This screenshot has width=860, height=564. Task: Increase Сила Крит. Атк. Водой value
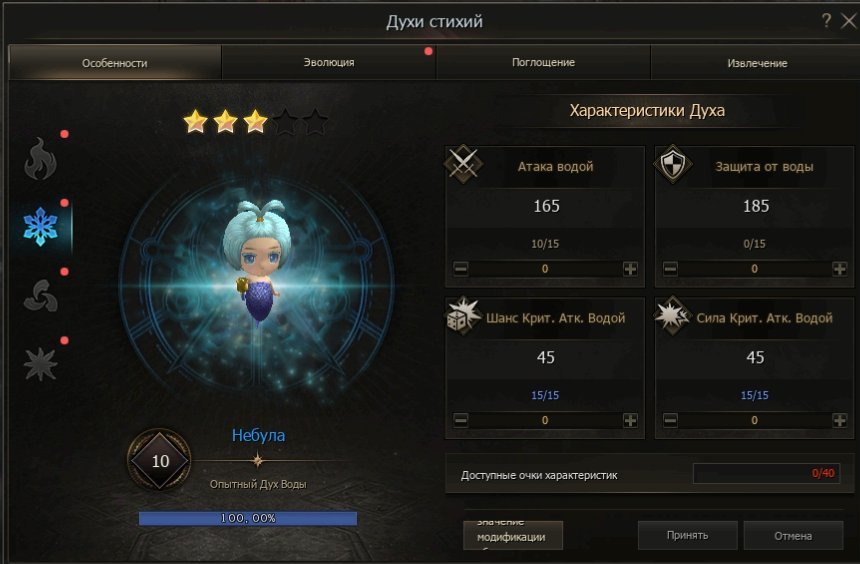[839, 421]
